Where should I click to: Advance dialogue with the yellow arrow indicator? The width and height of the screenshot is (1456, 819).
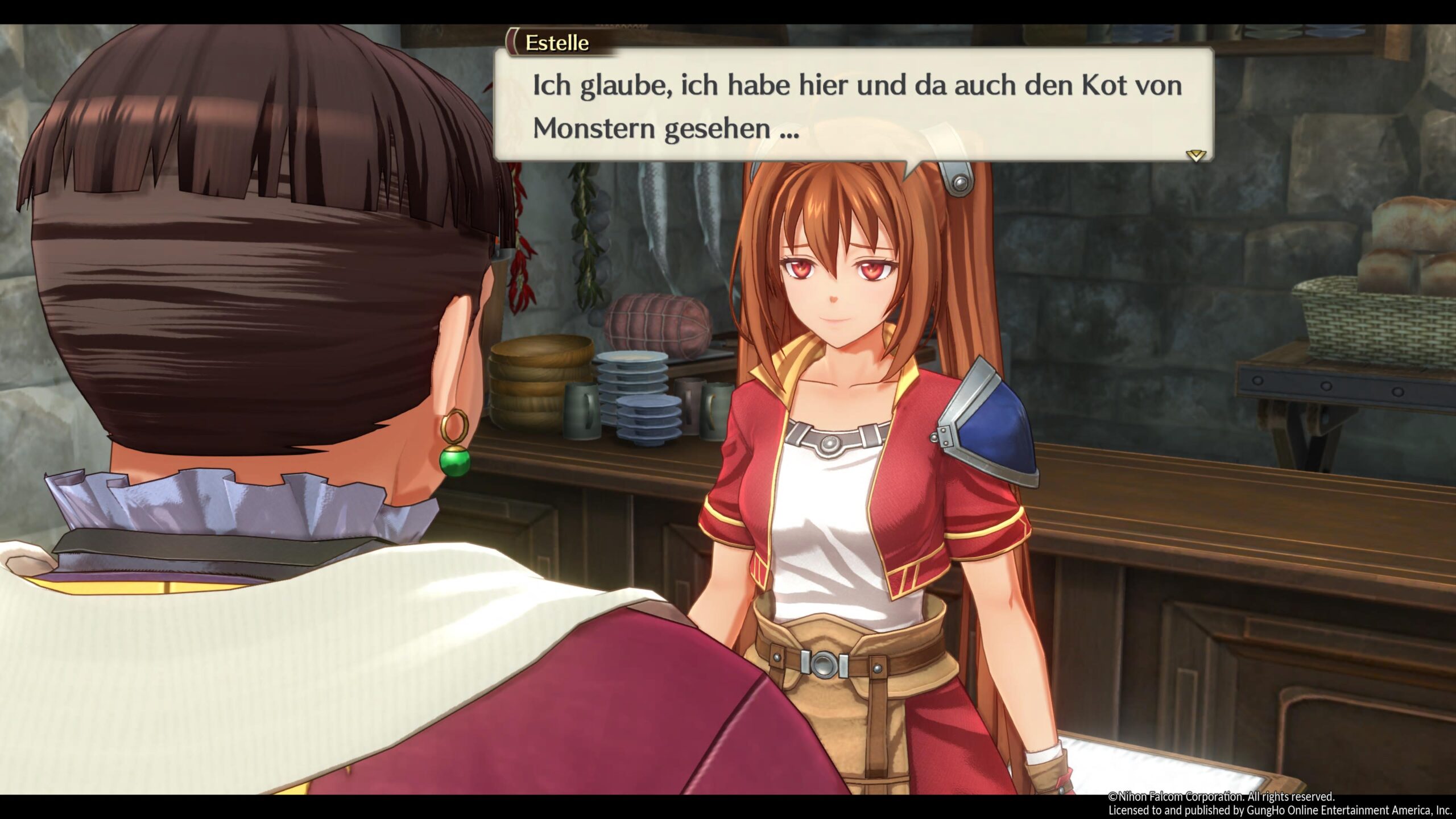pyautogui.click(x=1195, y=155)
